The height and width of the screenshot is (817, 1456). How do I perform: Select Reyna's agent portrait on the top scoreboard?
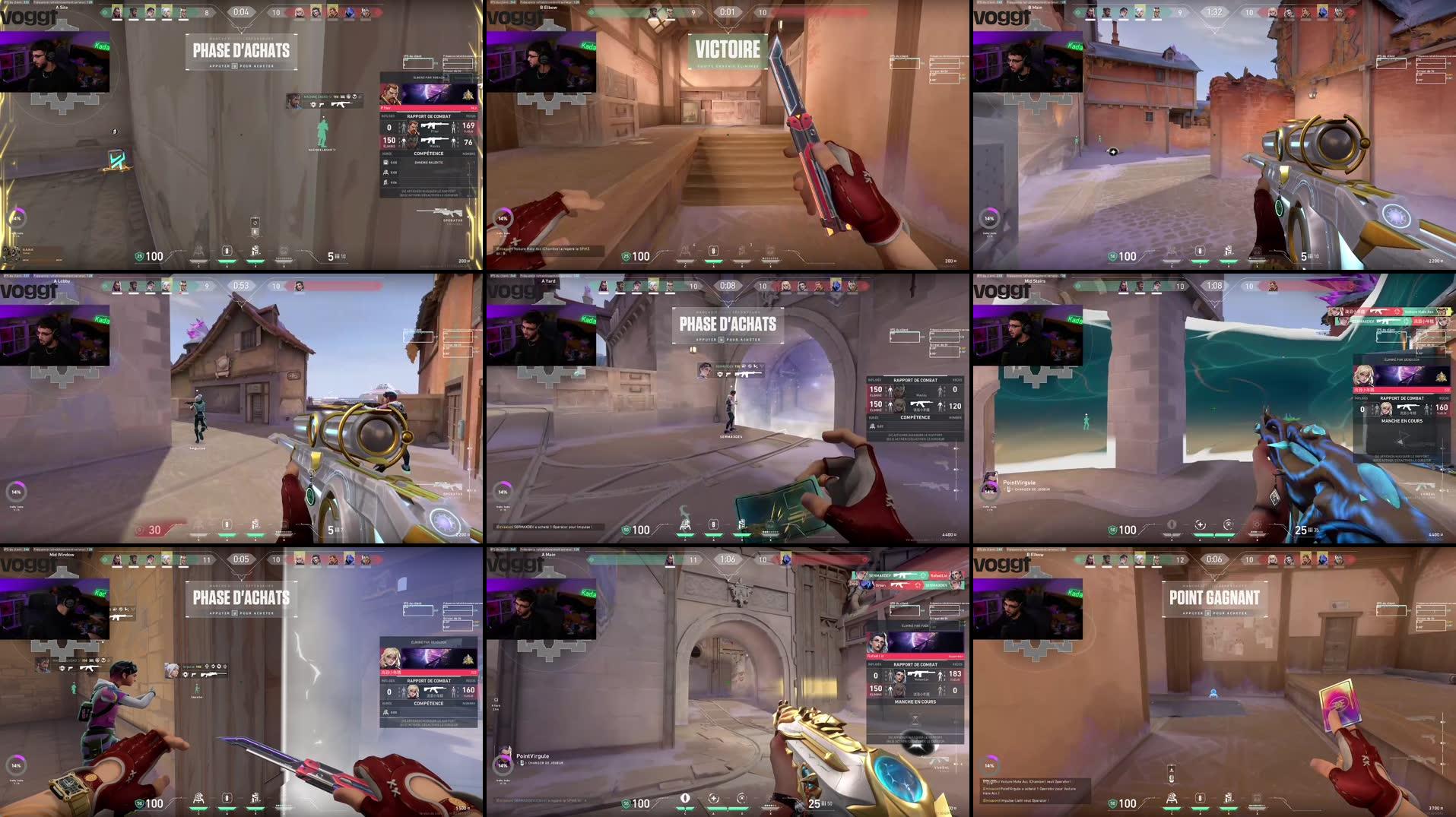[316, 11]
